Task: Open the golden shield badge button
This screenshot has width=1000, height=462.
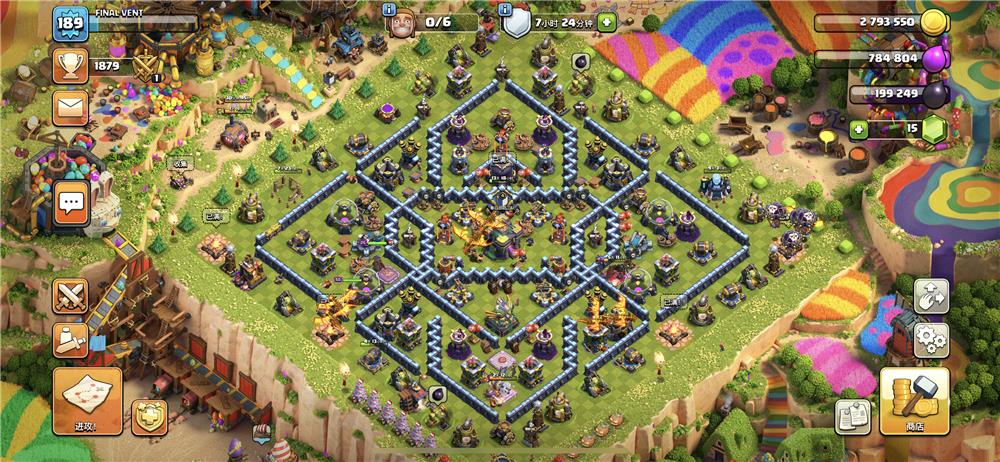Action: click(x=150, y=414)
